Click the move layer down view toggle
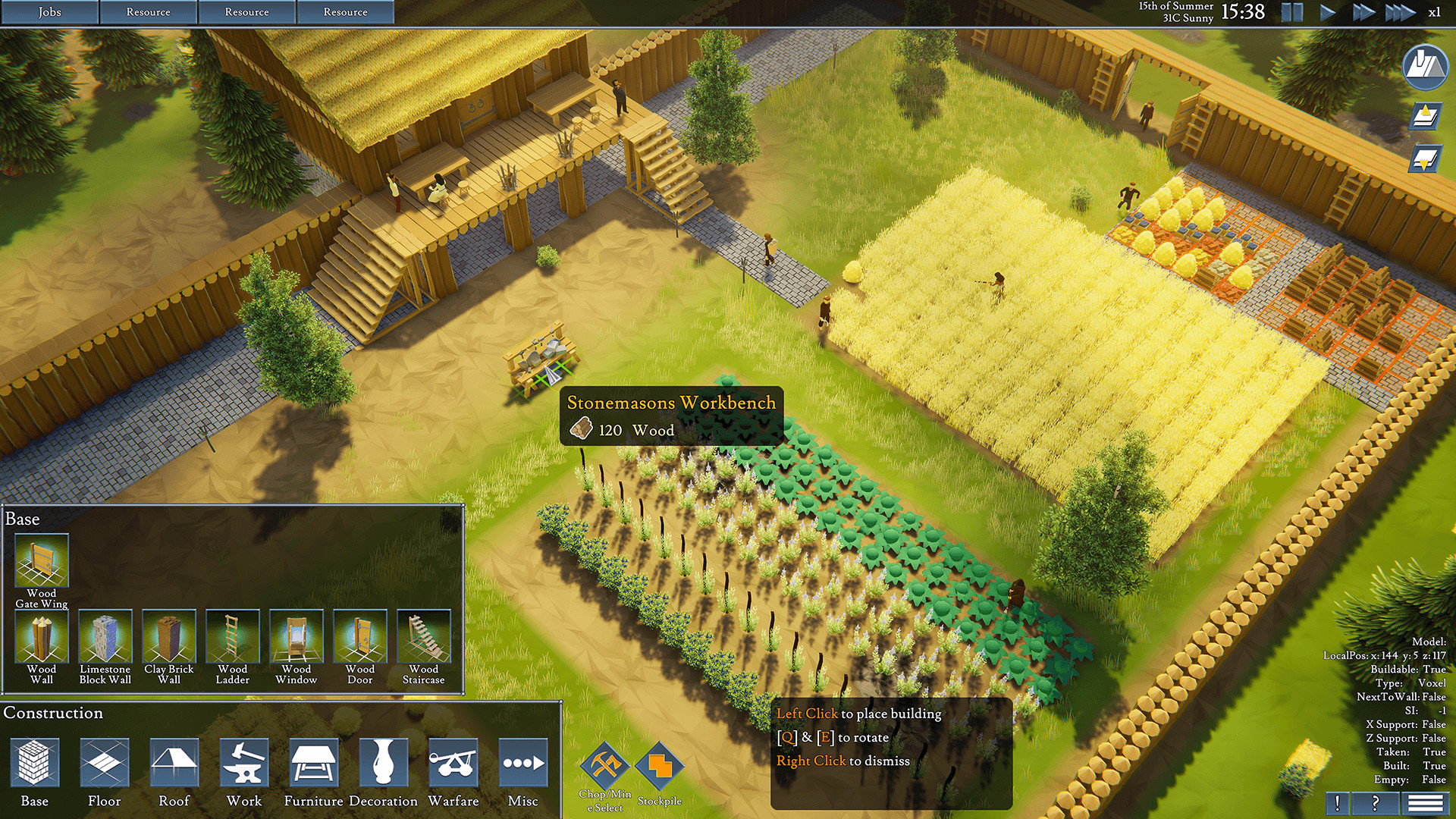This screenshot has width=1456, height=819. click(1426, 159)
